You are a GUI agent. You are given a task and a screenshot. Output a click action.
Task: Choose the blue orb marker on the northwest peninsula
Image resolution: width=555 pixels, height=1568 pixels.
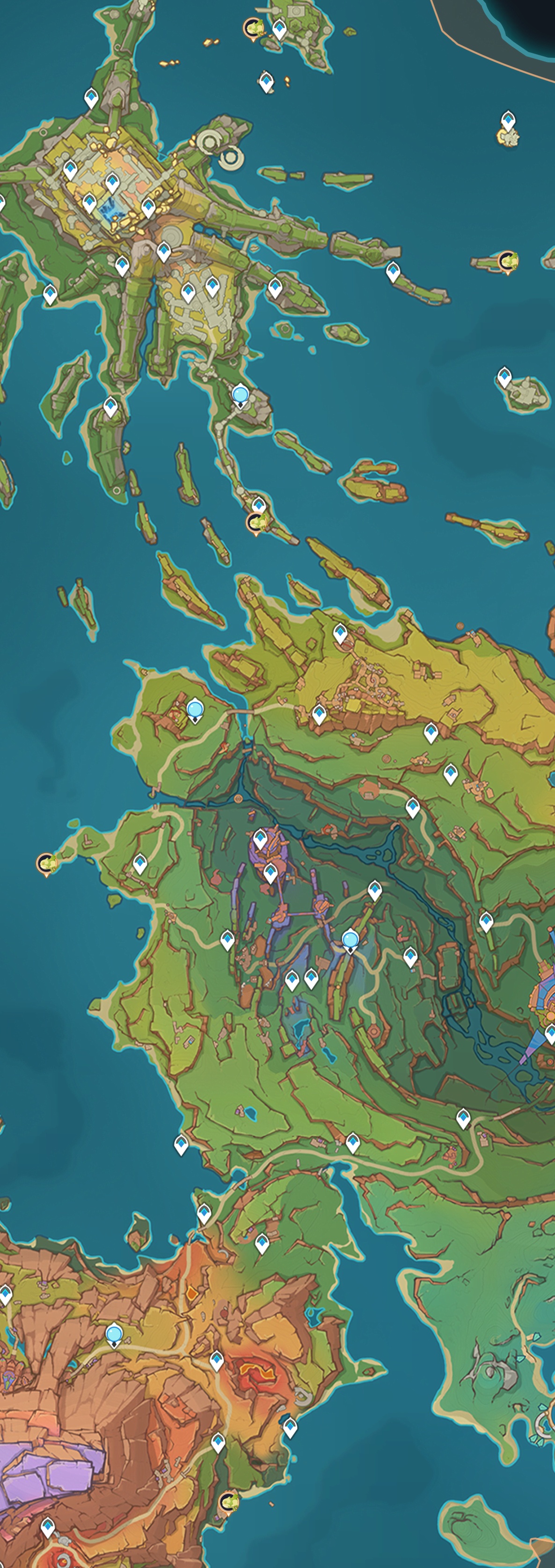[x=195, y=710]
